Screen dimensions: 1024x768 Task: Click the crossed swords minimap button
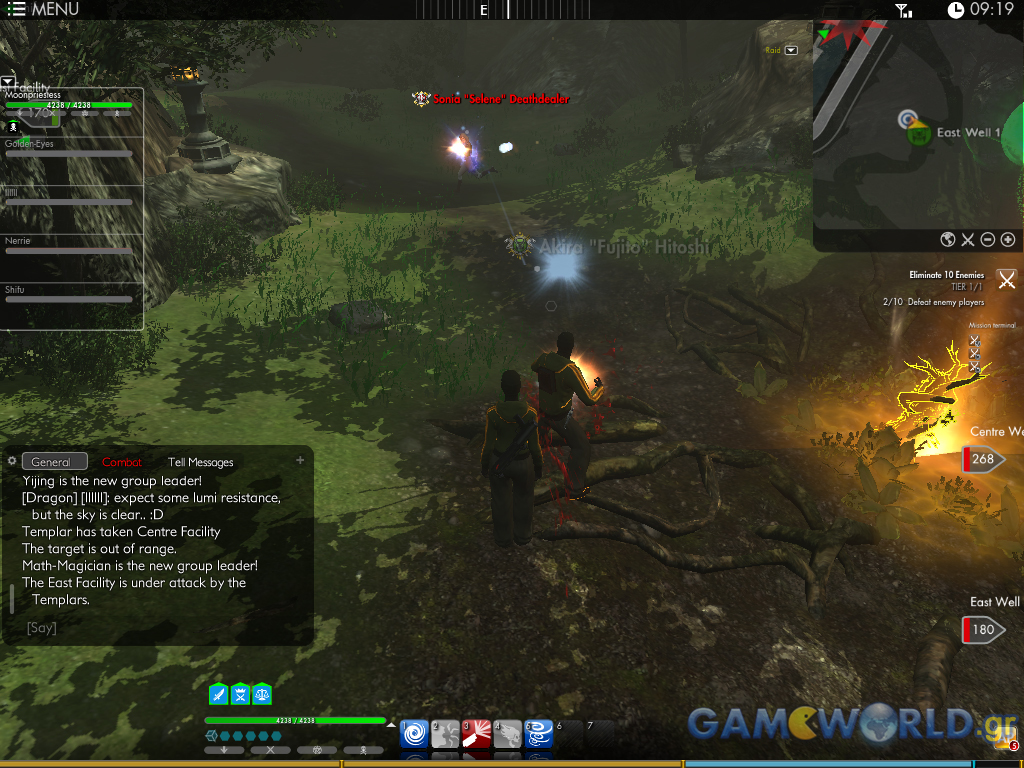pos(968,239)
